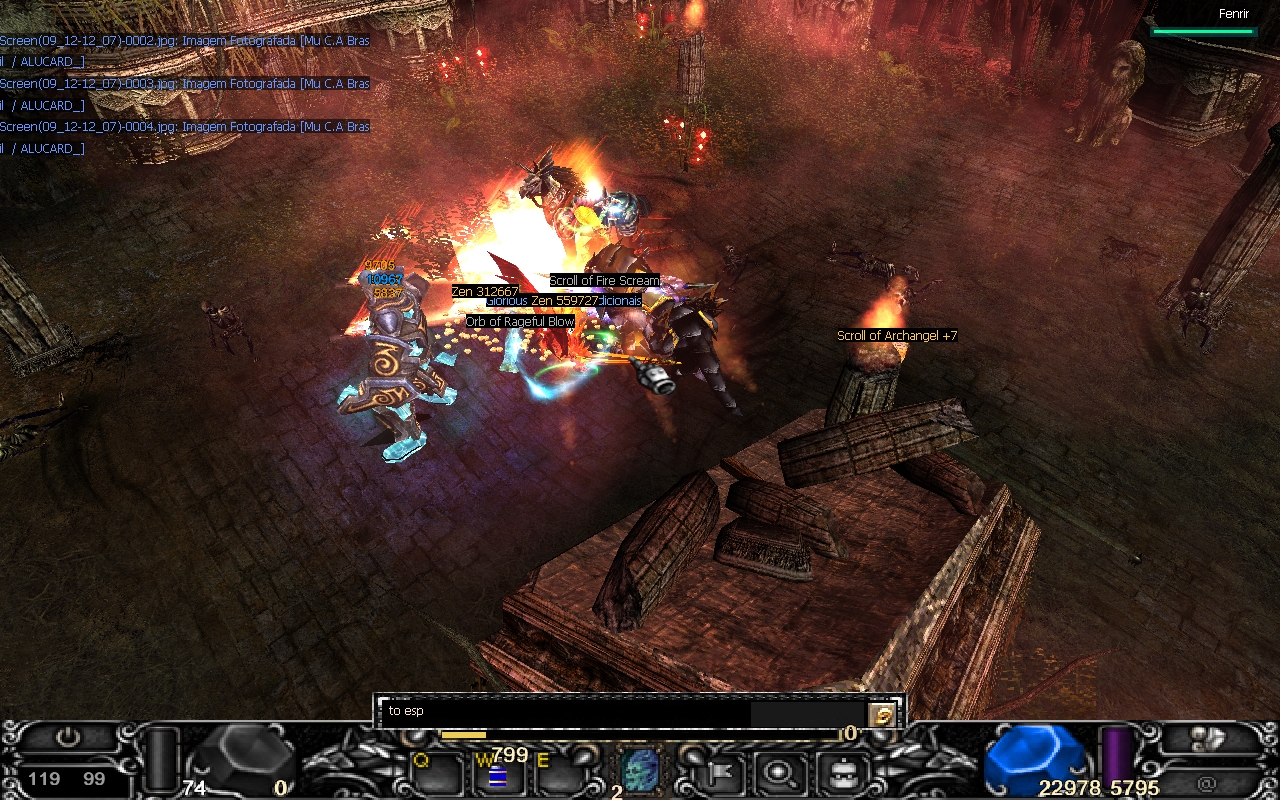Open the party members button
The height and width of the screenshot is (800, 1280).
[x=1209, y=739]
